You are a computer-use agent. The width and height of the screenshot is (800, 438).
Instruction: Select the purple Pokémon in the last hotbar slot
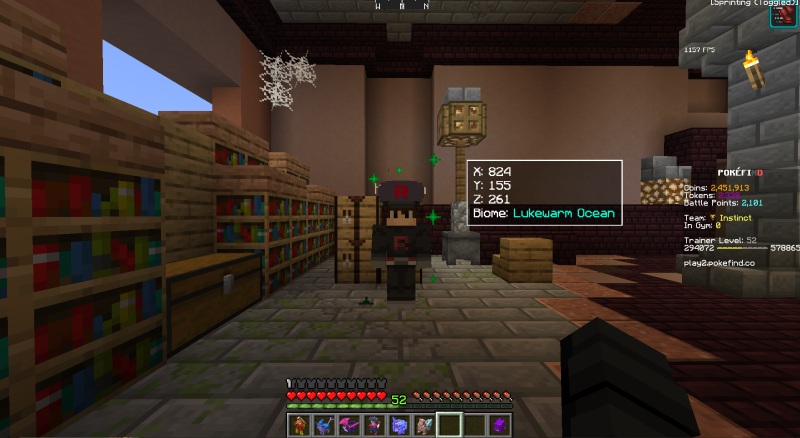(498, 424)
